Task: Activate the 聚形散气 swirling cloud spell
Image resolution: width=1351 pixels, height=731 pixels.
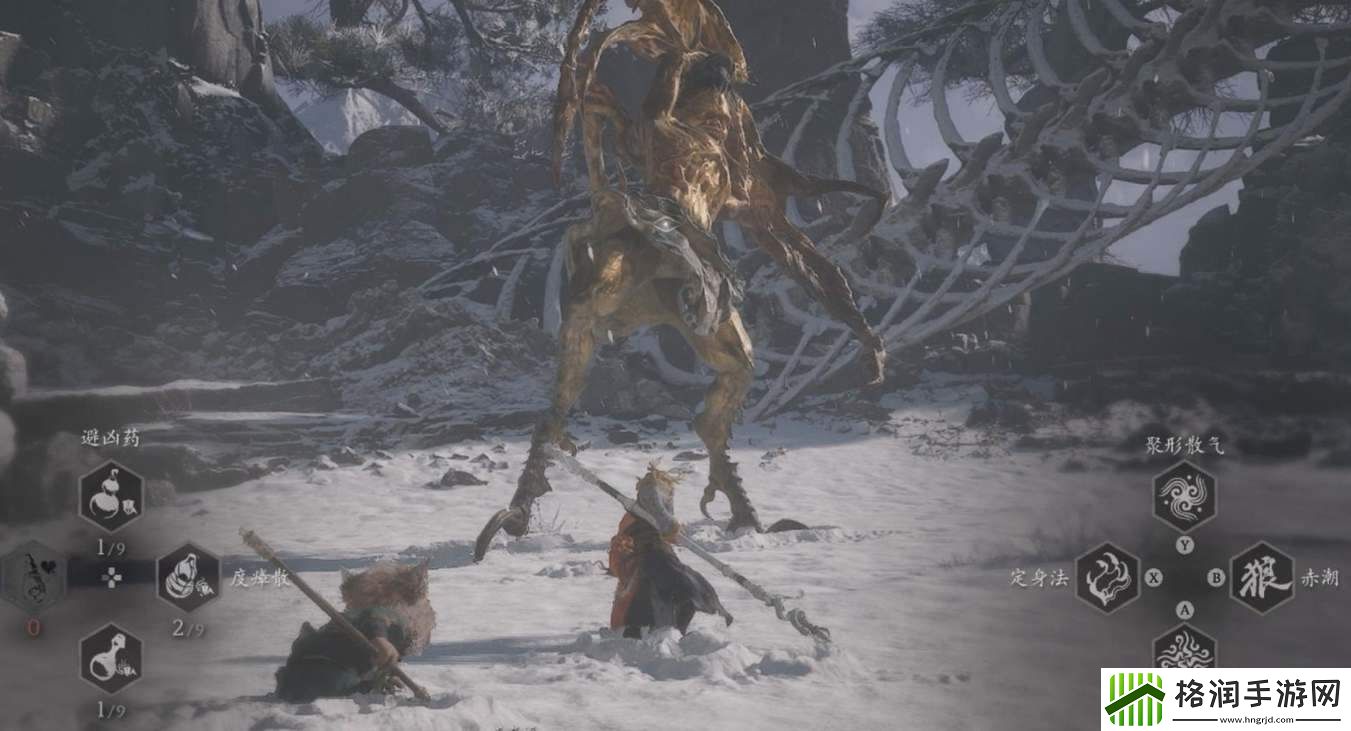Action: (1185, 496)
